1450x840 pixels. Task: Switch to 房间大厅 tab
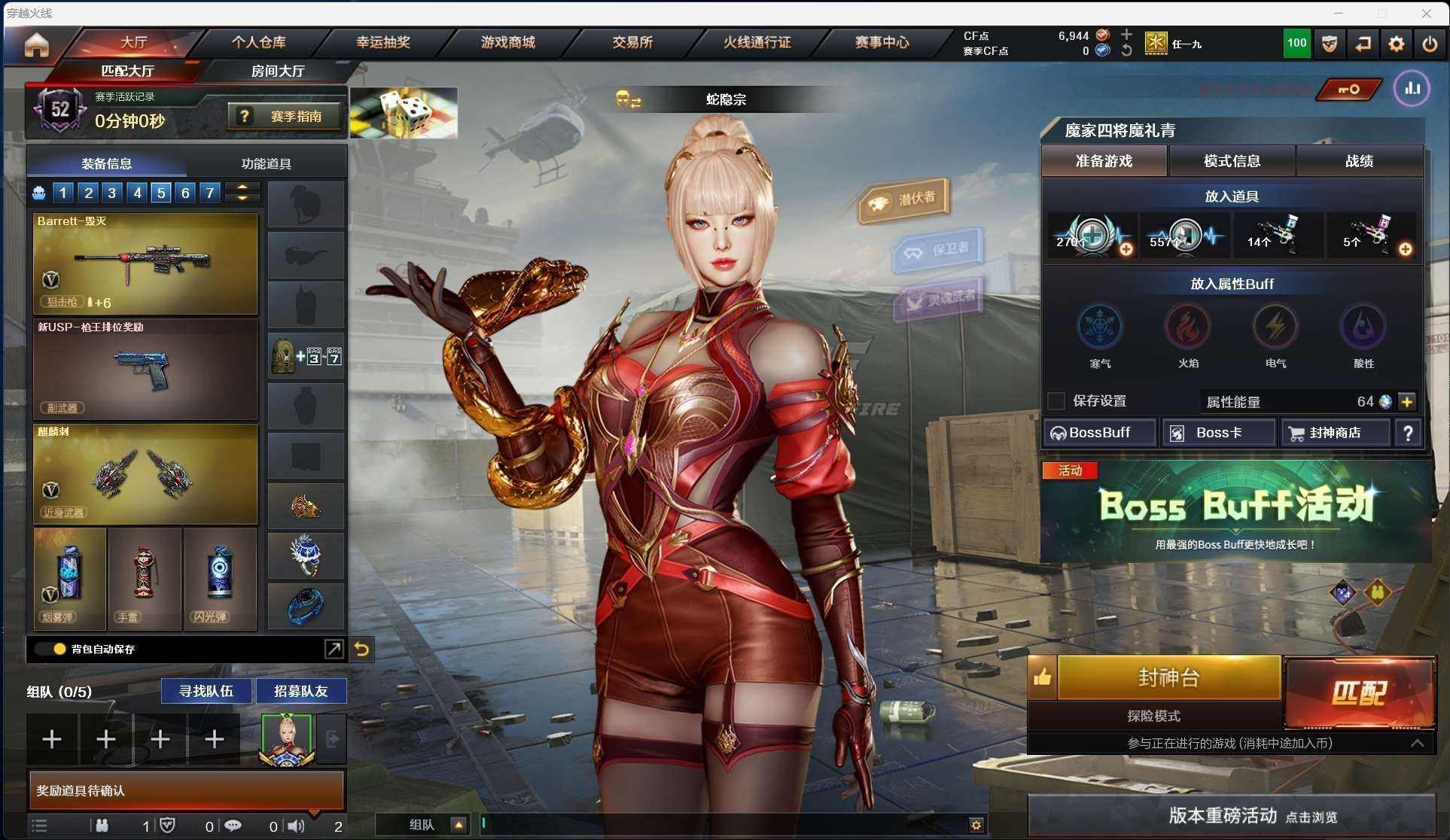coord(277,72)
